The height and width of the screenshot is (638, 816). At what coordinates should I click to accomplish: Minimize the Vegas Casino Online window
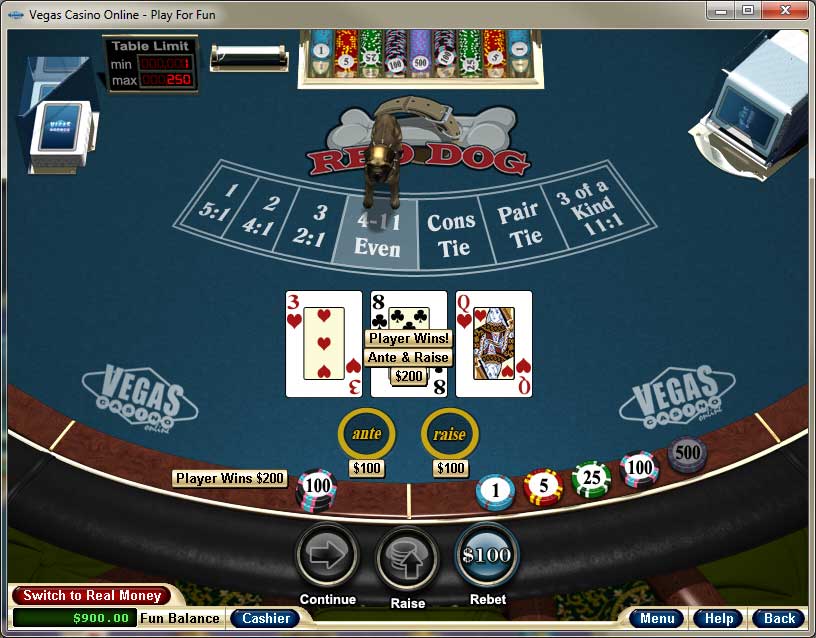tap(721, 11)
